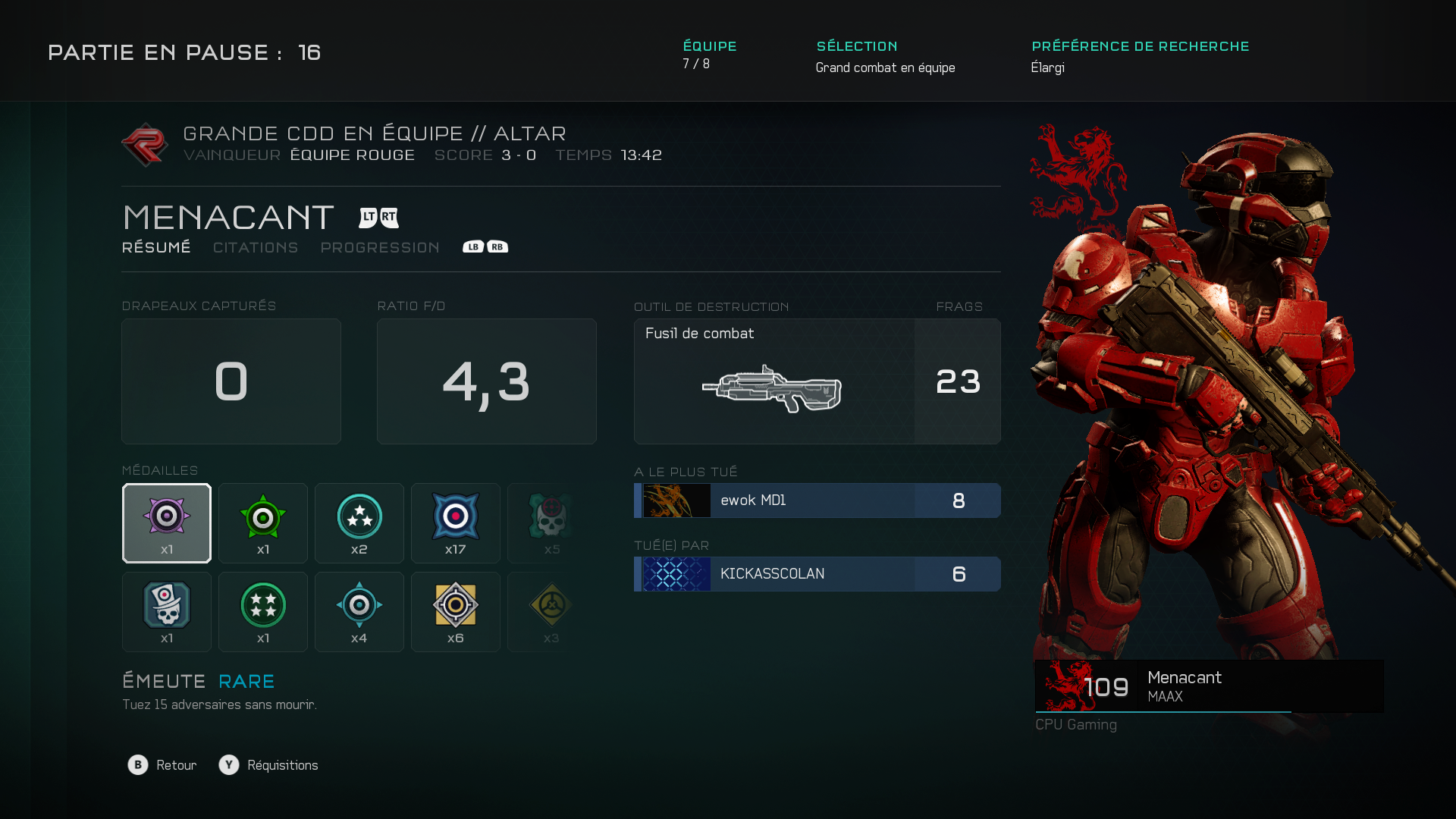
Task: Choose the green starburst medal tile
Action: point(263,523)
